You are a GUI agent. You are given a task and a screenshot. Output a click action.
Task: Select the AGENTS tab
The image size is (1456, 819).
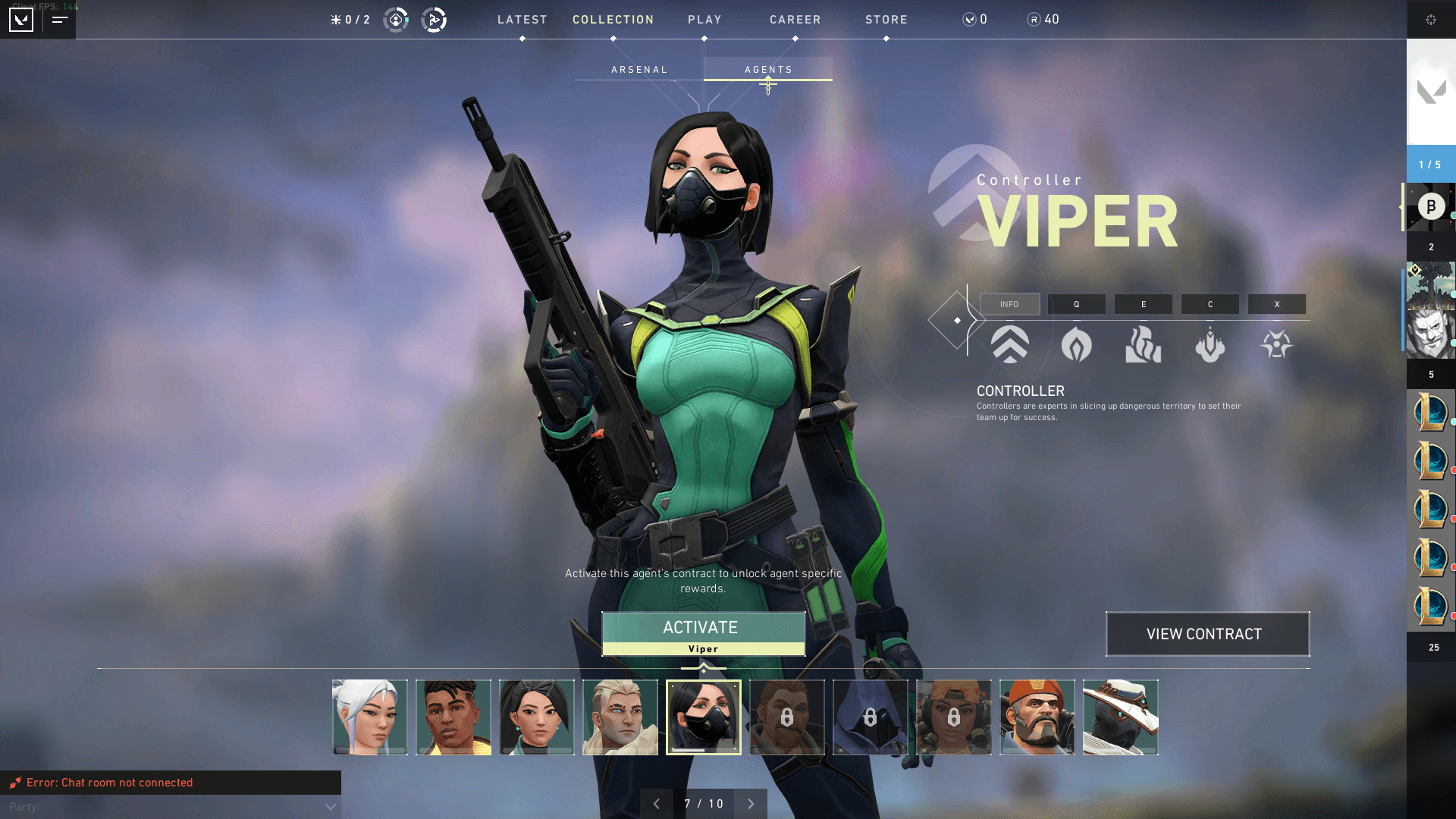click(x=768, y=70)
